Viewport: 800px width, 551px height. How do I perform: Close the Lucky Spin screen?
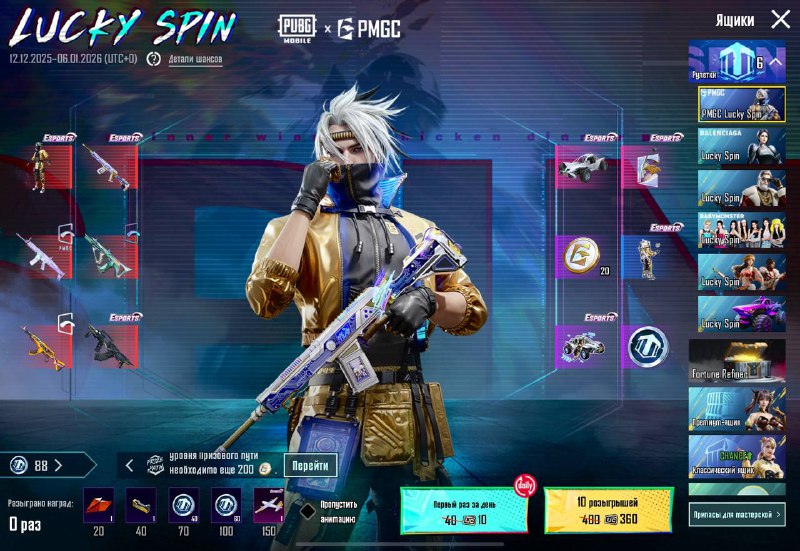click(x=780, y=19)
